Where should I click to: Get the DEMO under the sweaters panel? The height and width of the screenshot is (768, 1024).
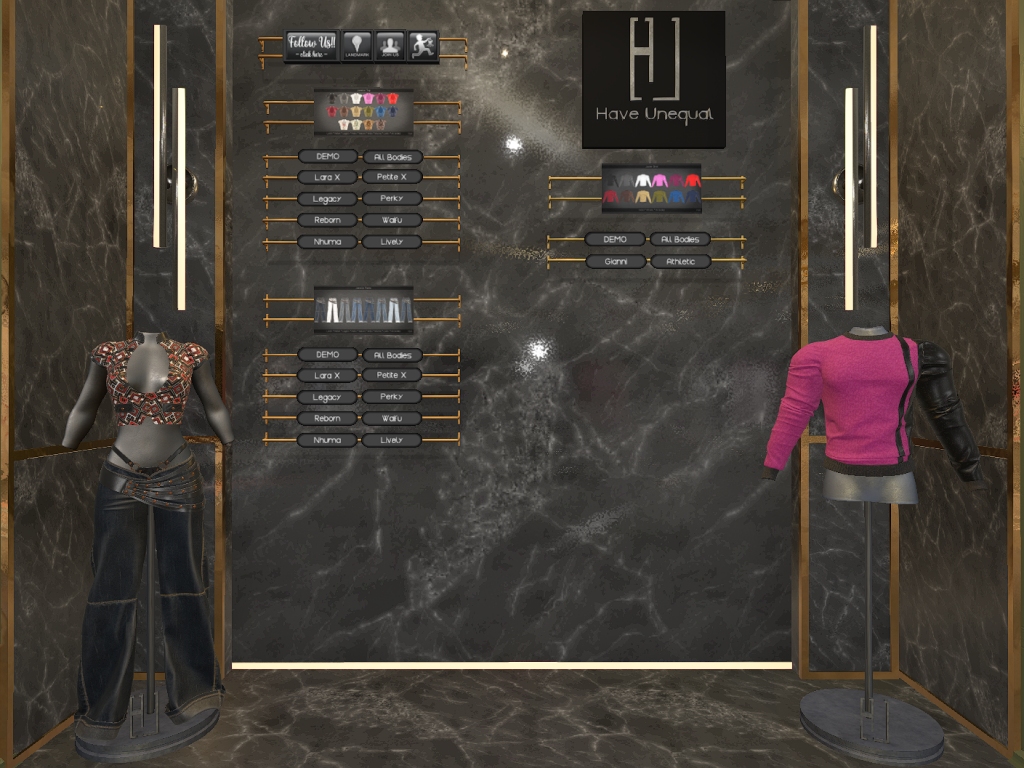[615, 240]
